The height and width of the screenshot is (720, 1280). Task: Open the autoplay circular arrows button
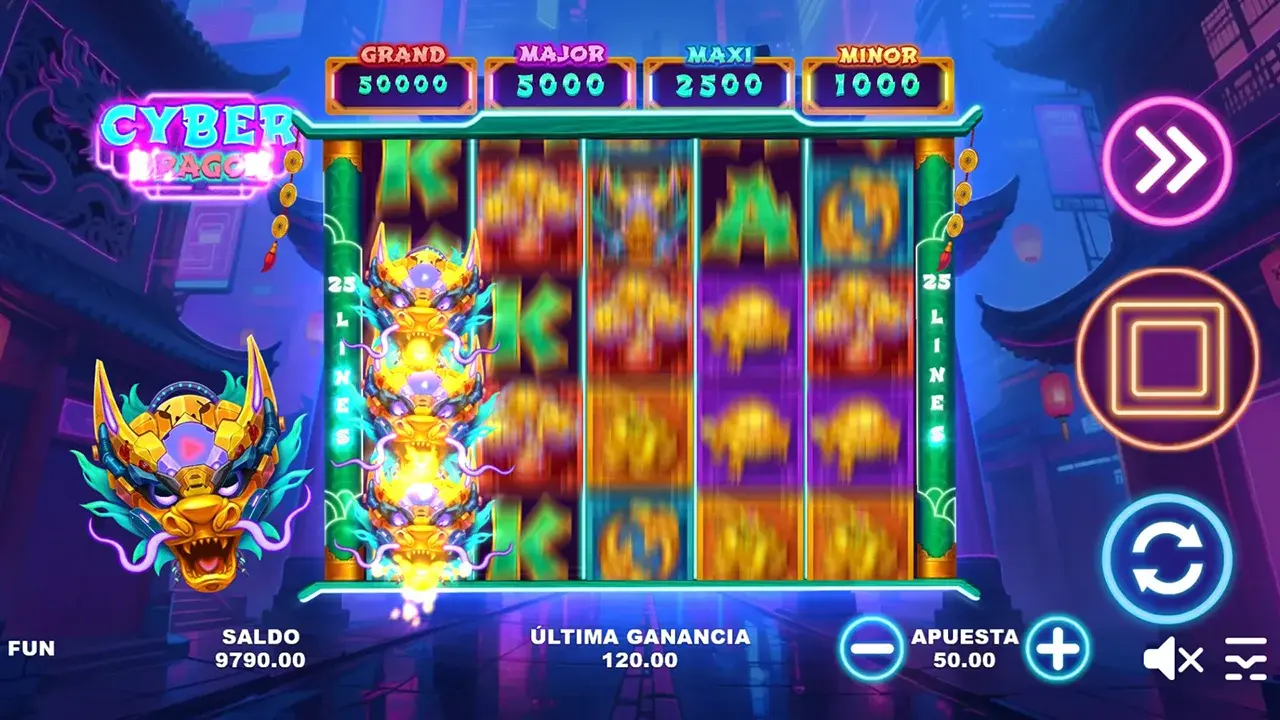pos(1167,559)
